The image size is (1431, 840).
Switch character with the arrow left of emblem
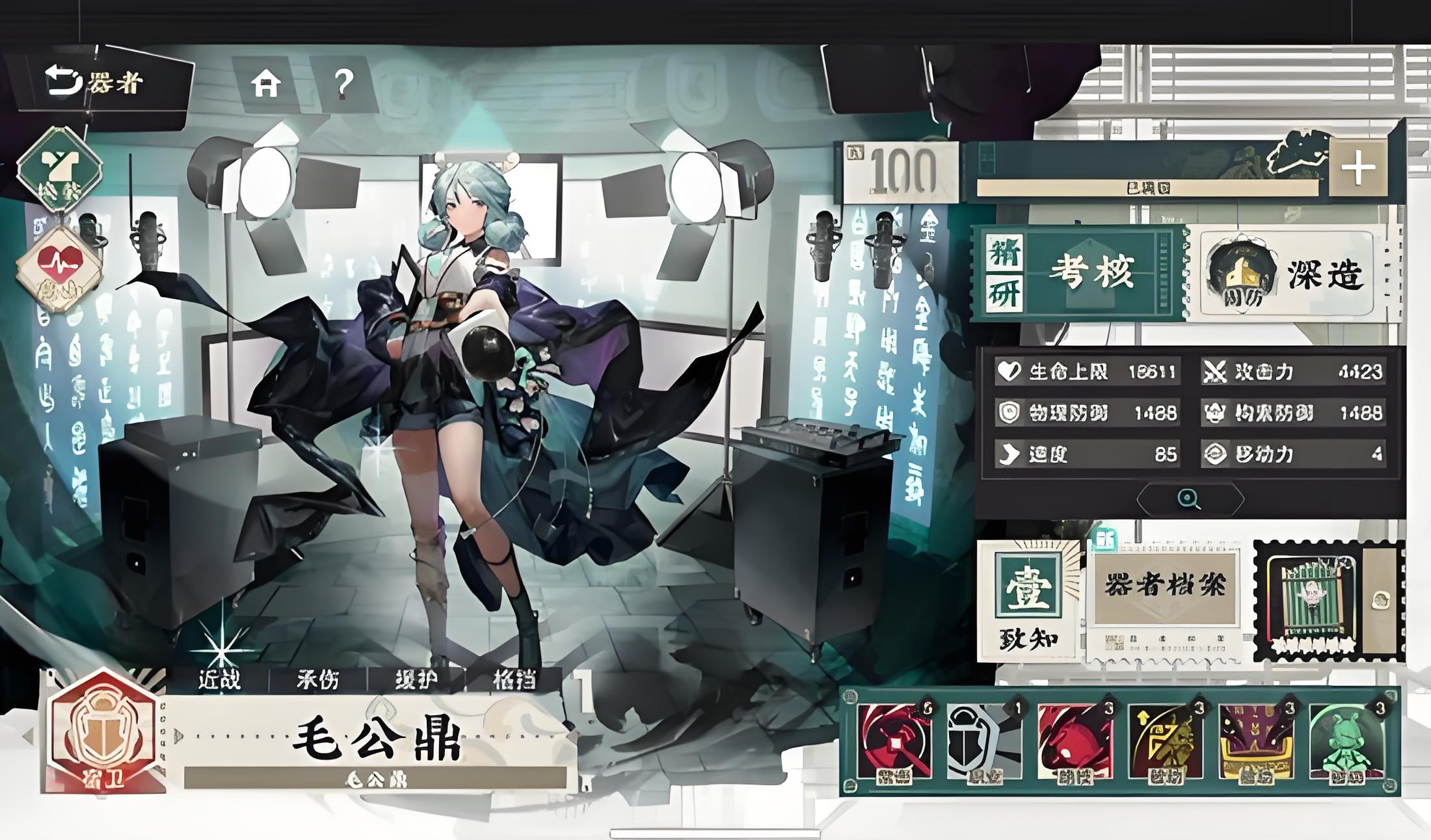(x=28, y=737)
